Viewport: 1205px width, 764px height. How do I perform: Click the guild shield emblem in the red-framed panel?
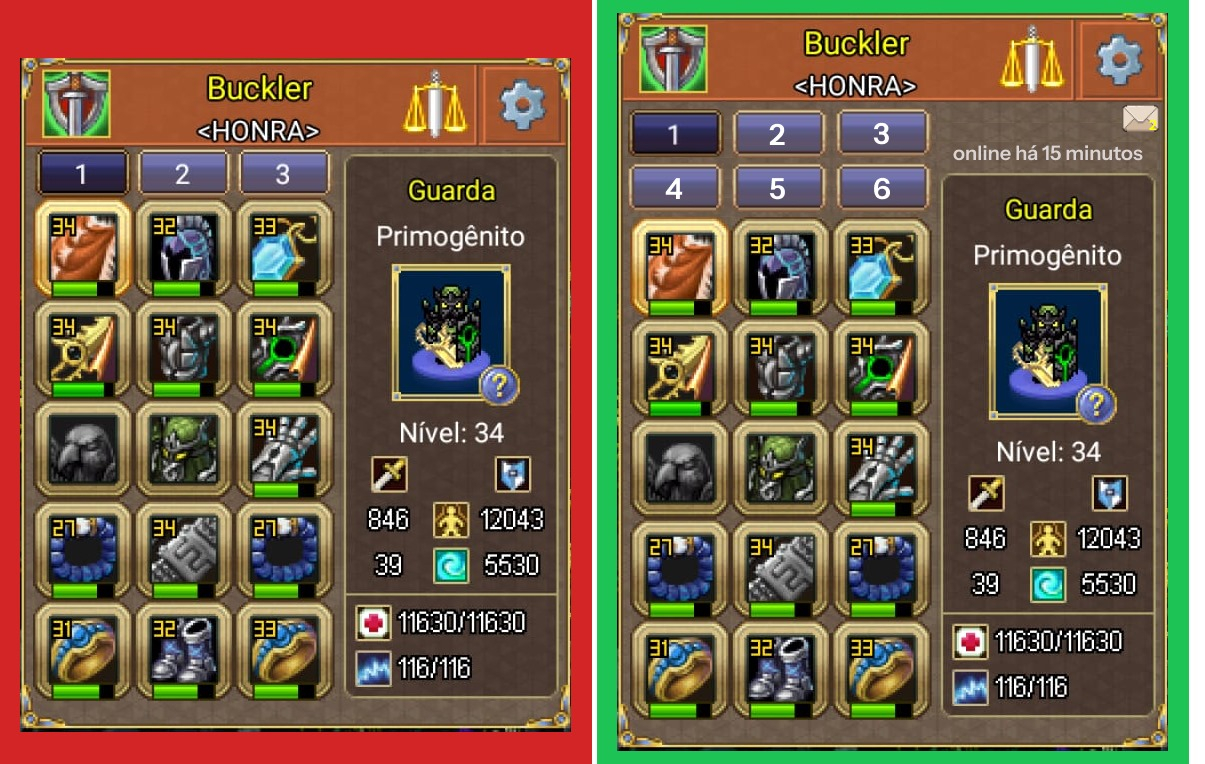tap(76, 103)
